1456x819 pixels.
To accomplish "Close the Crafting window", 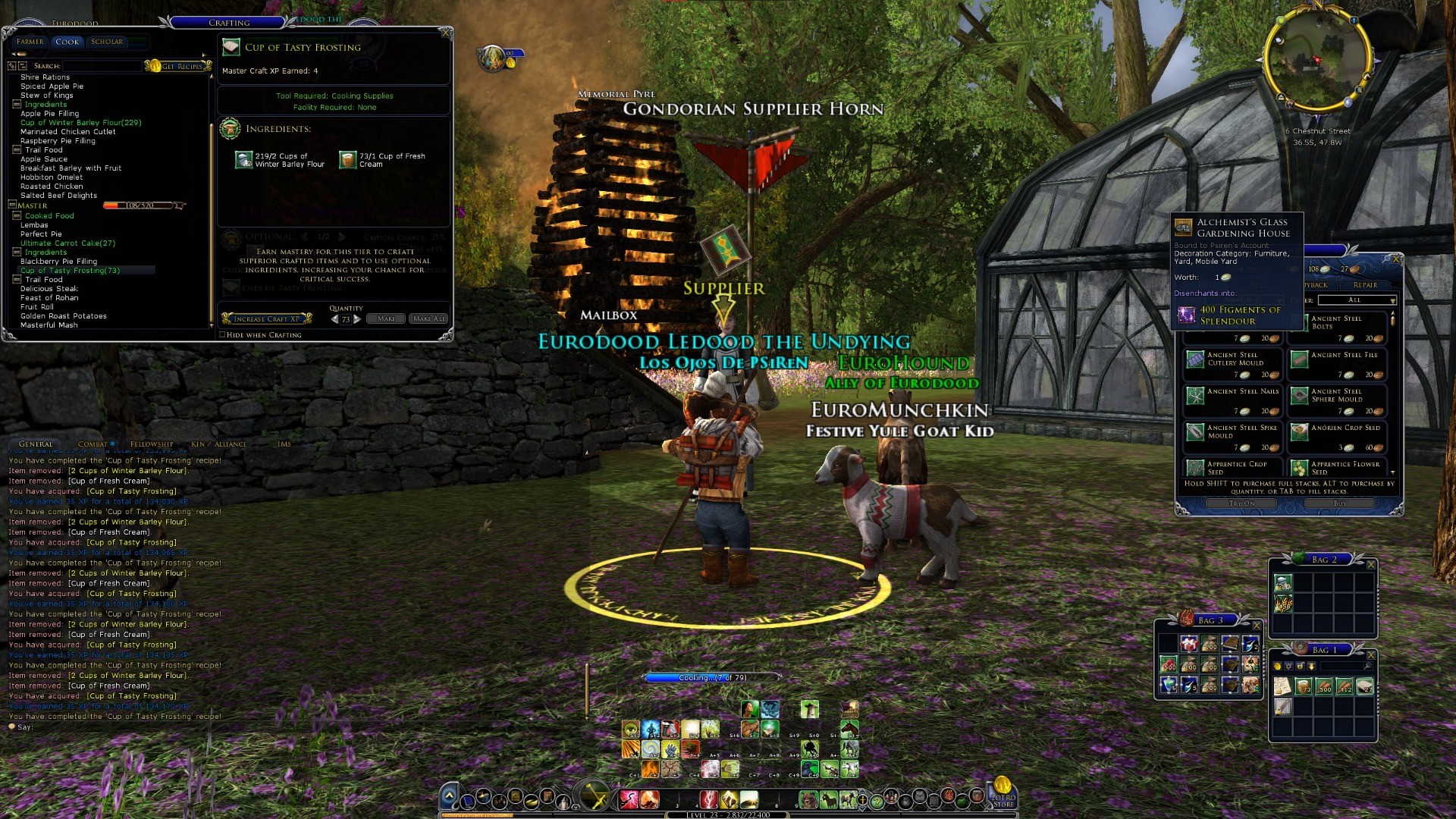I will pos(446,33).
